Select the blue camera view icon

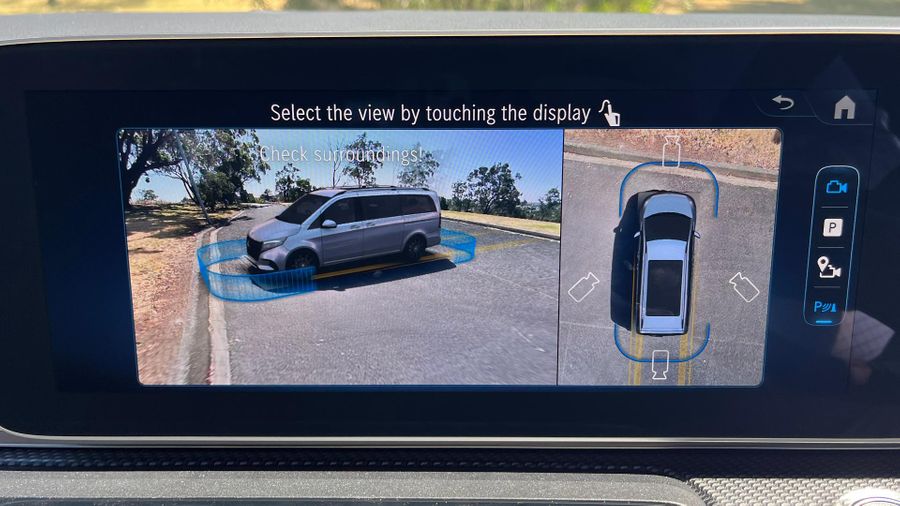[x=834, y=187]
